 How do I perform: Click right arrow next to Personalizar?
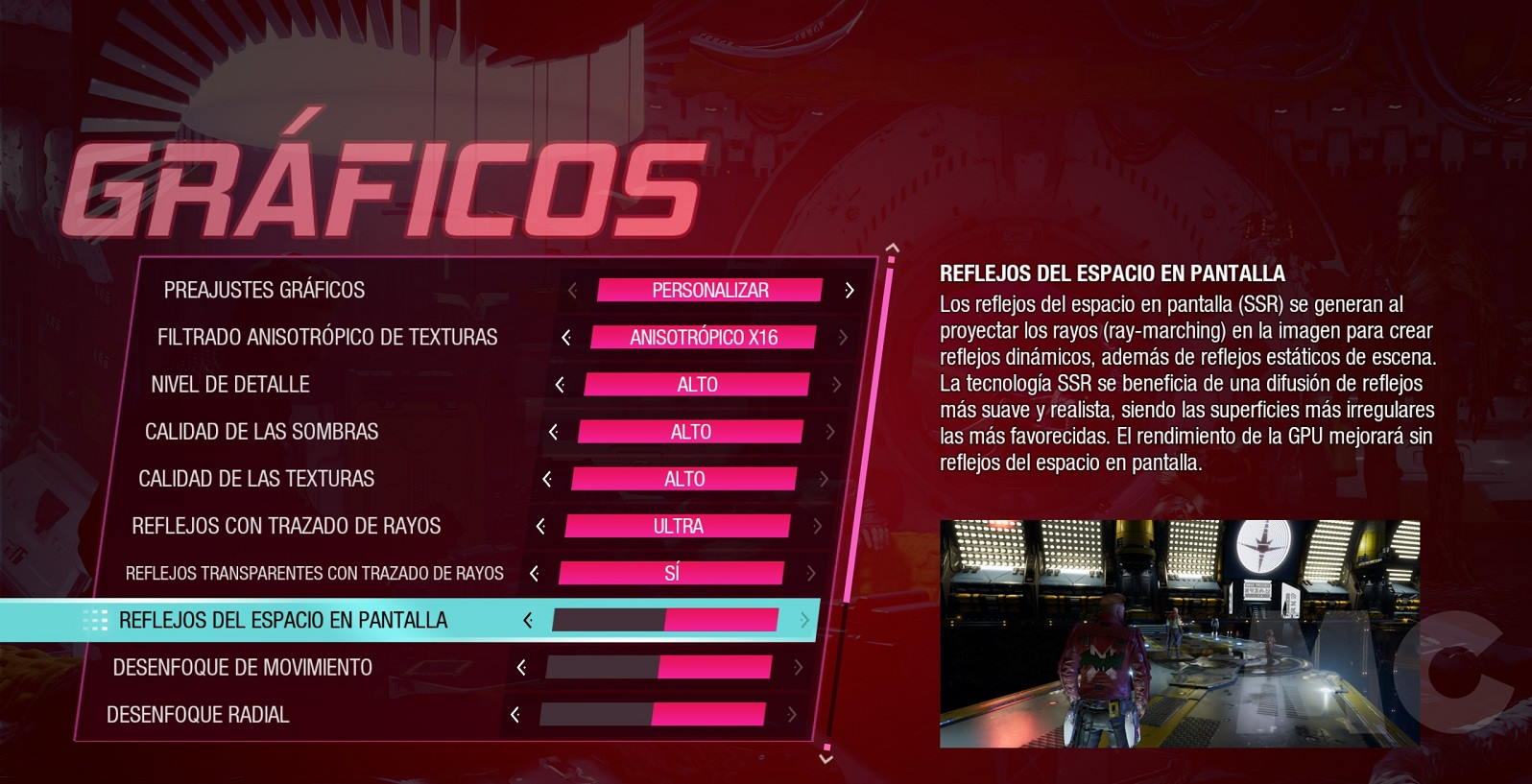[x=849, y=290]
